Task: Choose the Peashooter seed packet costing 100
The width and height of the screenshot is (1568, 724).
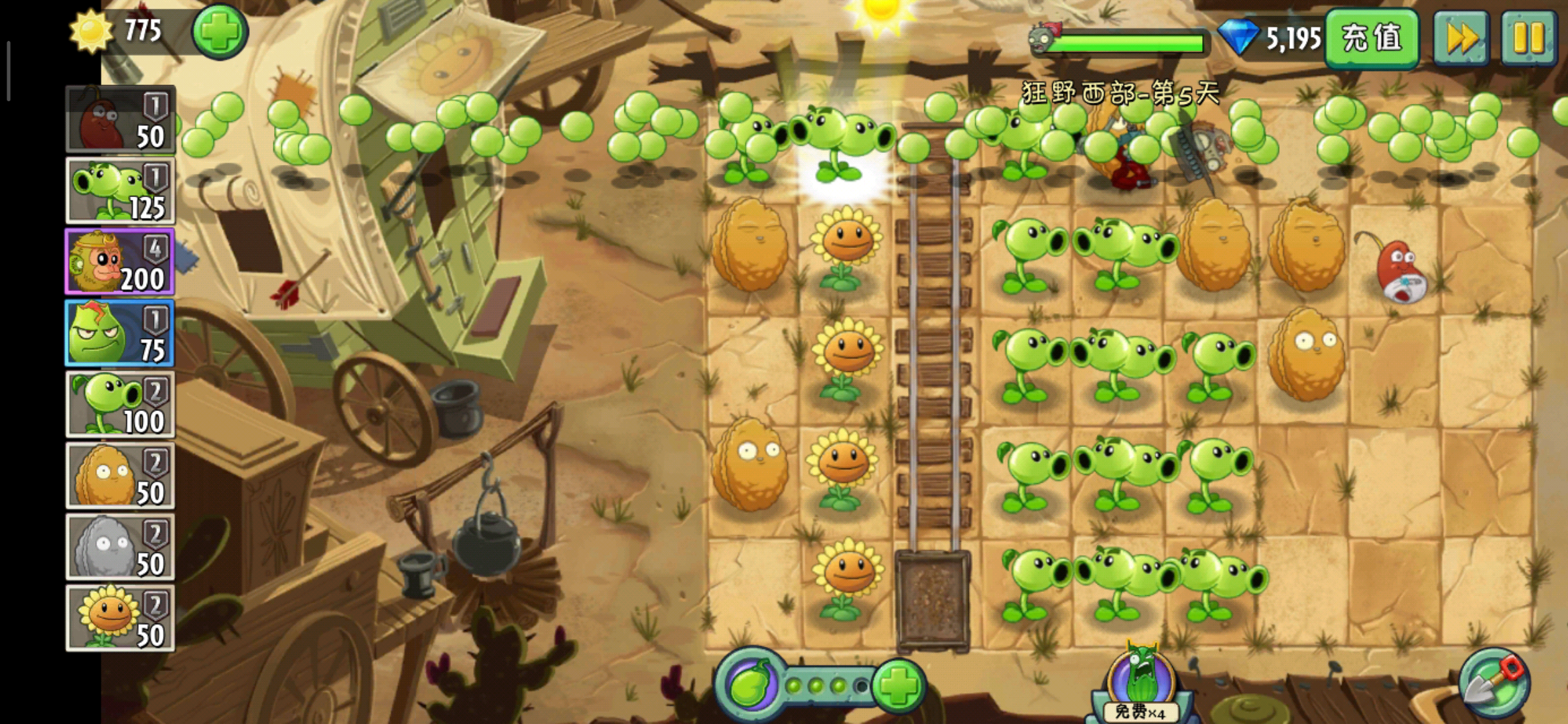Action: pyautogui.click(x=120, y=405)
